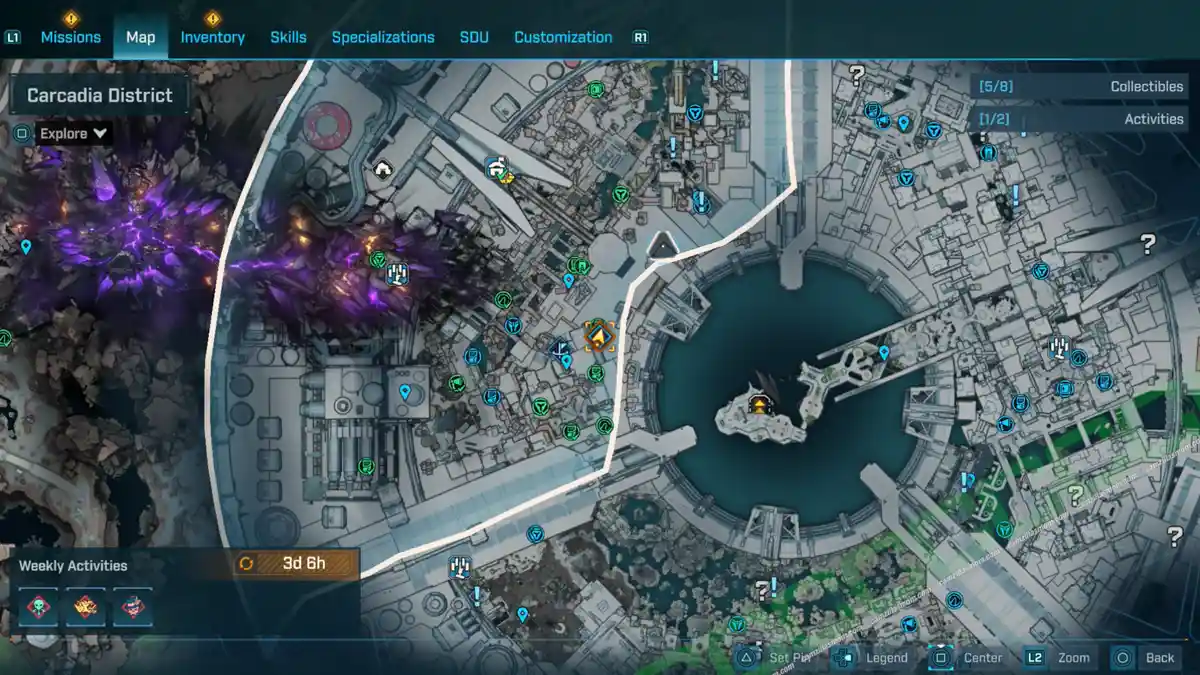1200x675 pixels.
Task: Open the Inventory tab
Action: coord(212,37)
